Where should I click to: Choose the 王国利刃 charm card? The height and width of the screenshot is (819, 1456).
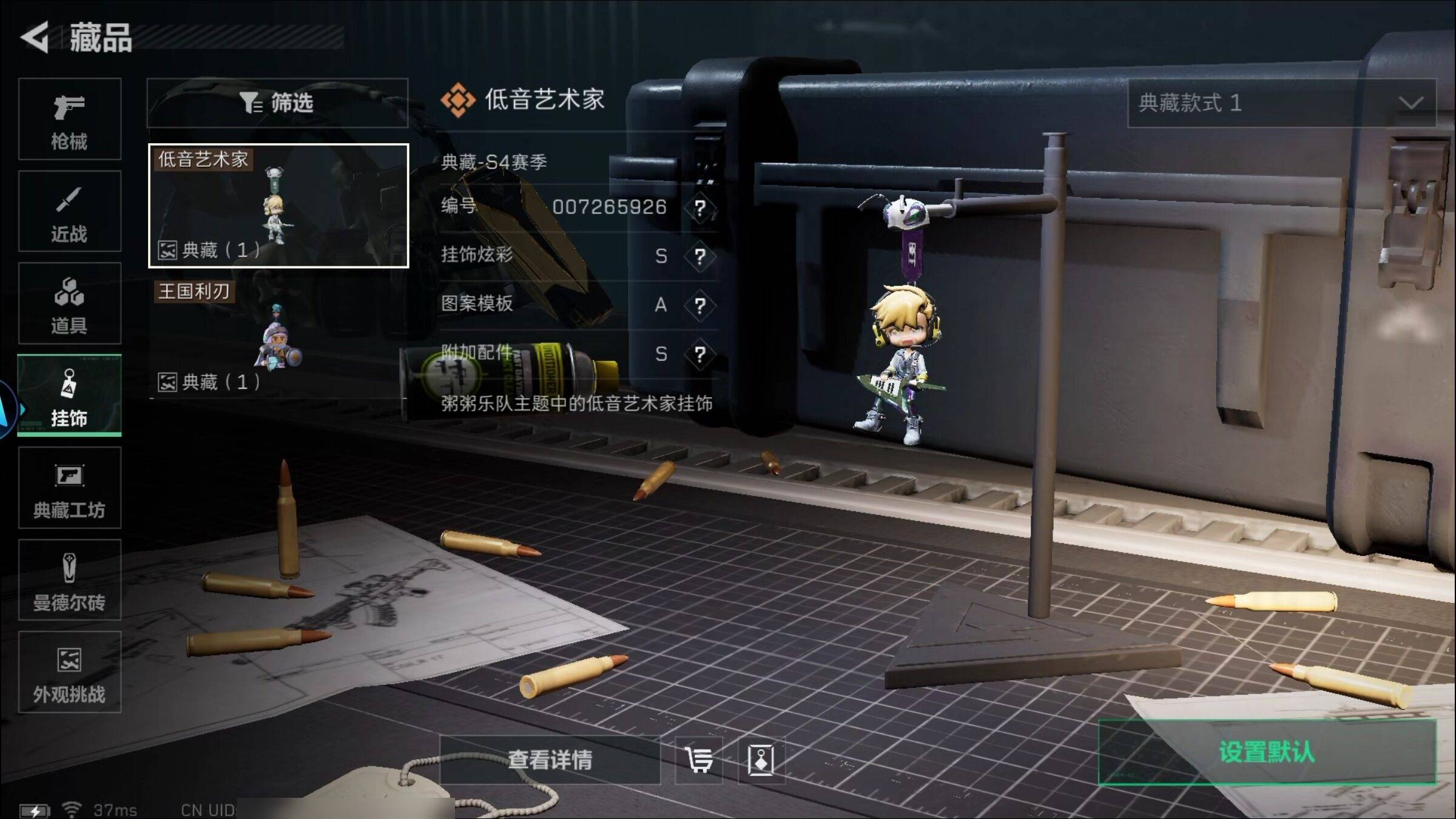coord(278,337)
